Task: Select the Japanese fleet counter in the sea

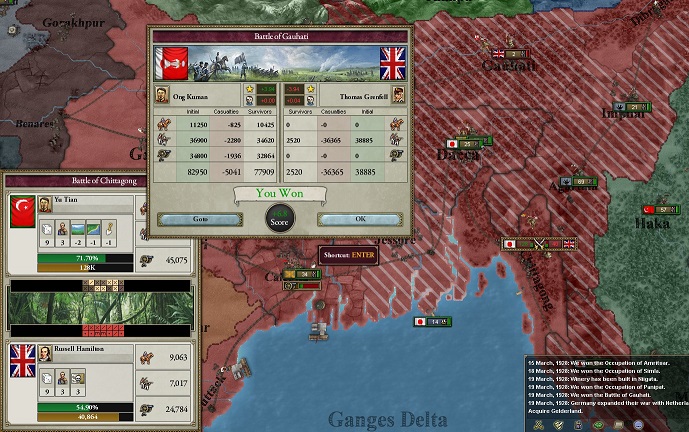Action: pyautogui.click(x=433, y=321)
